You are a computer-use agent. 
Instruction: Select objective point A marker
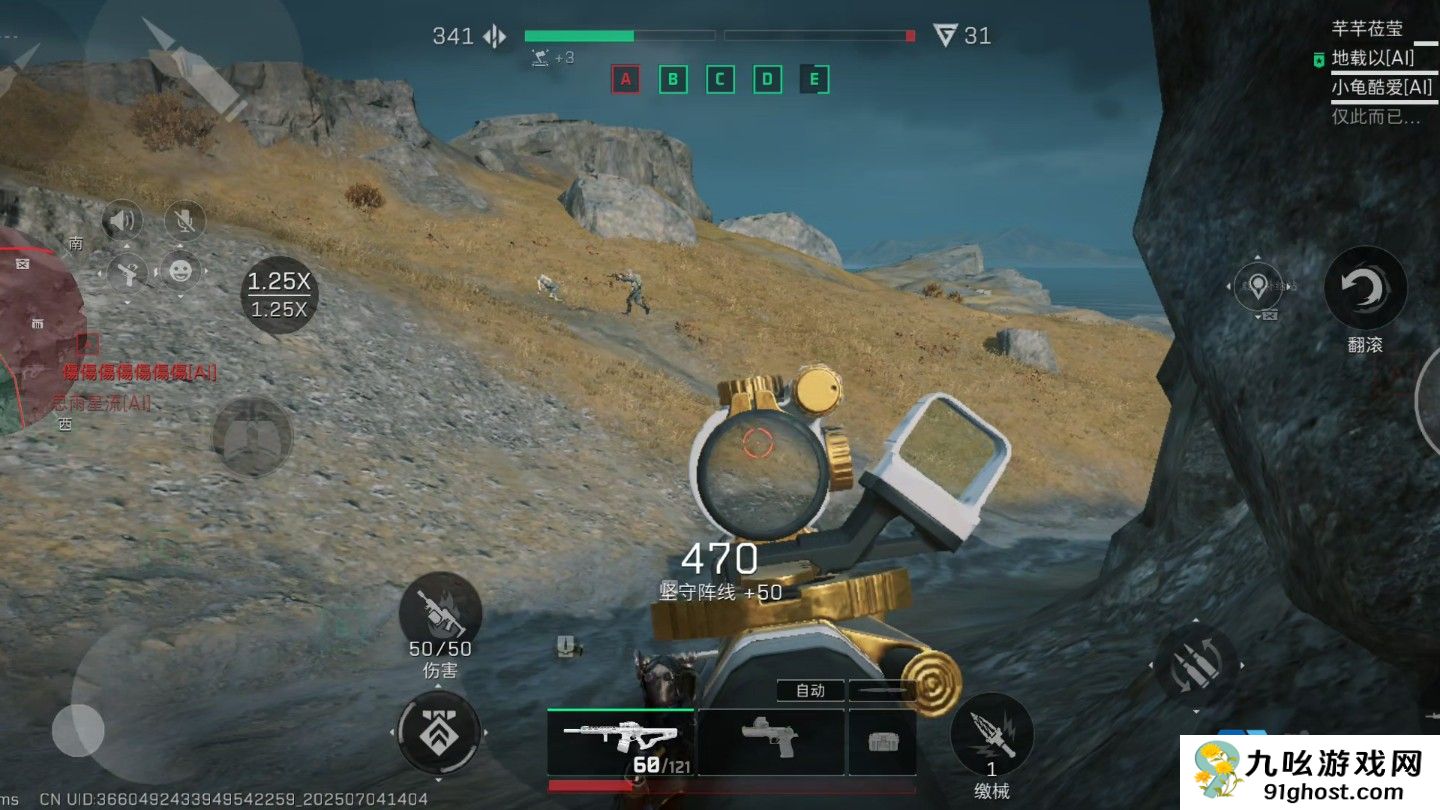(x=626, y=79)
